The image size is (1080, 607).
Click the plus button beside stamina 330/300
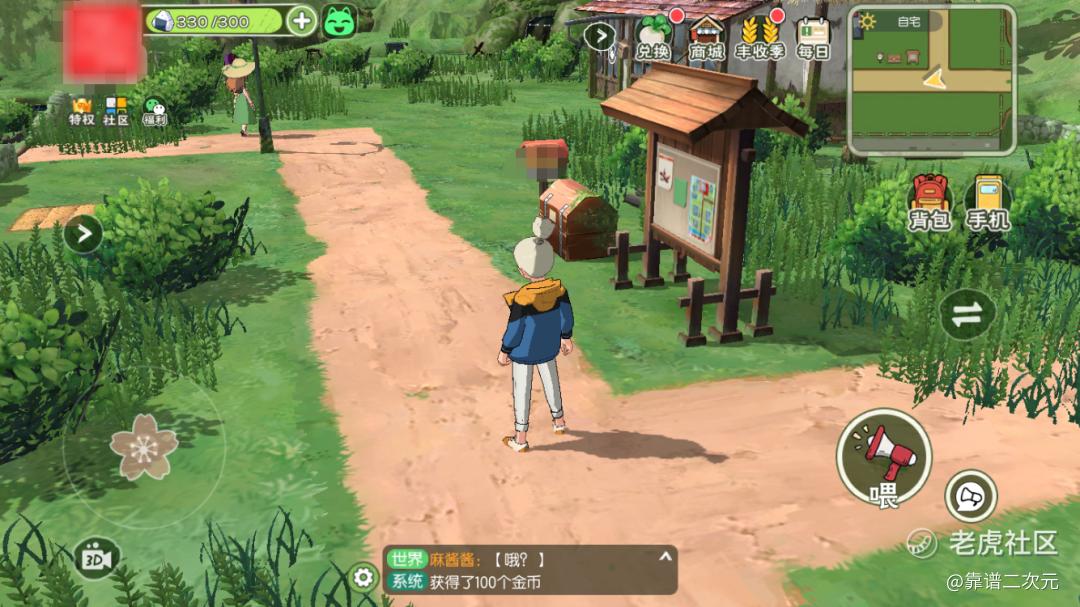tap(301, 20)
